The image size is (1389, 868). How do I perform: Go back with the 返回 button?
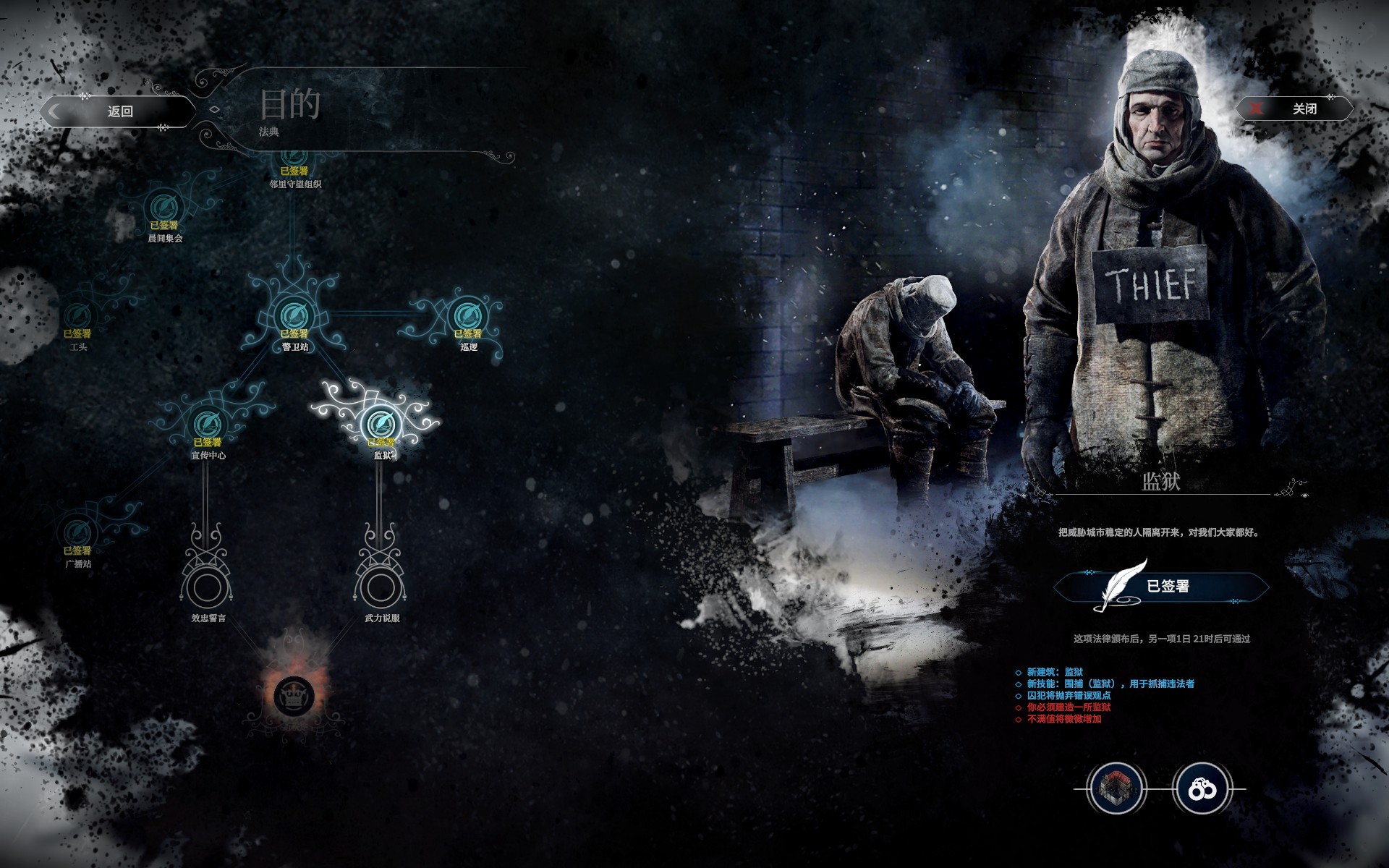(x=119, y=111)
